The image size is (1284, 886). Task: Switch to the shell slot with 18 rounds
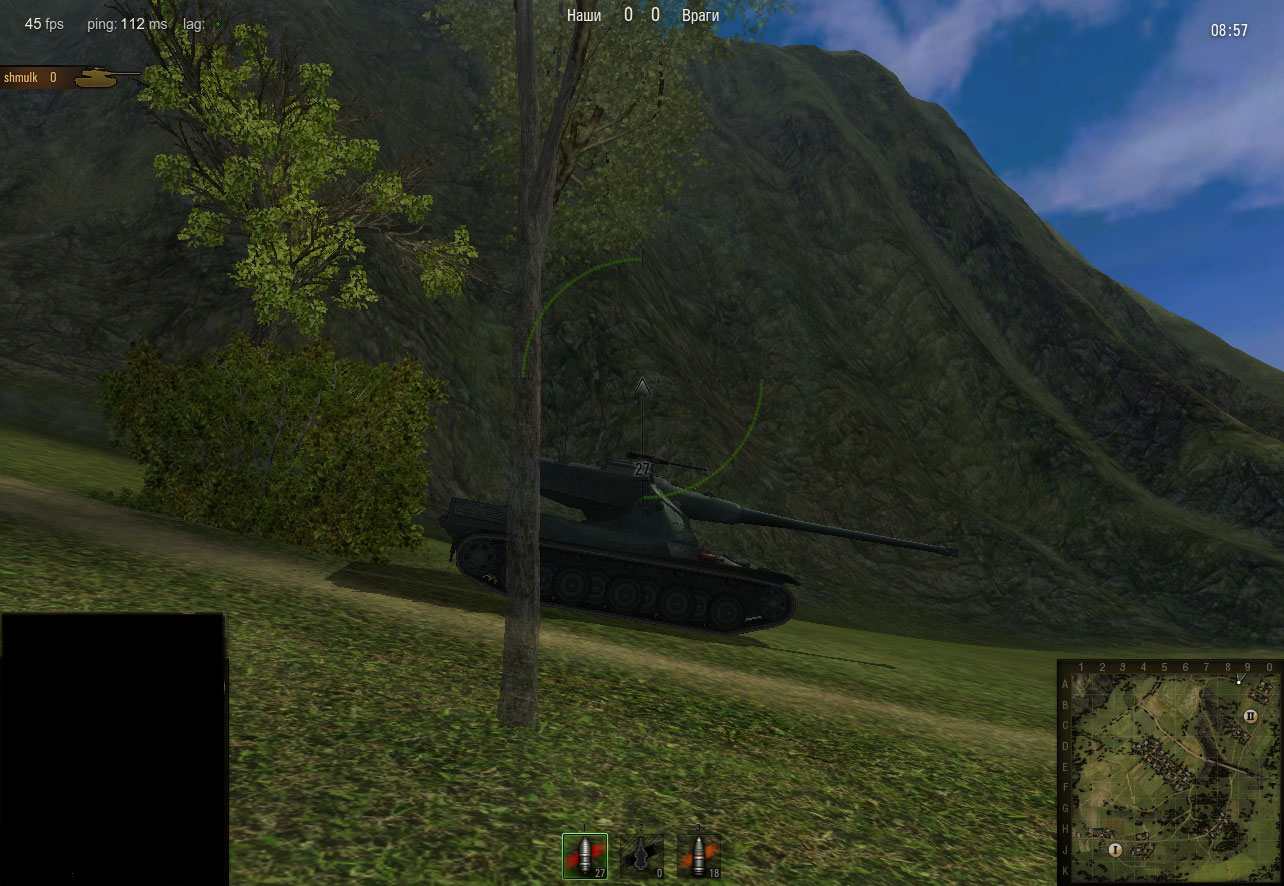pos(699,856)
